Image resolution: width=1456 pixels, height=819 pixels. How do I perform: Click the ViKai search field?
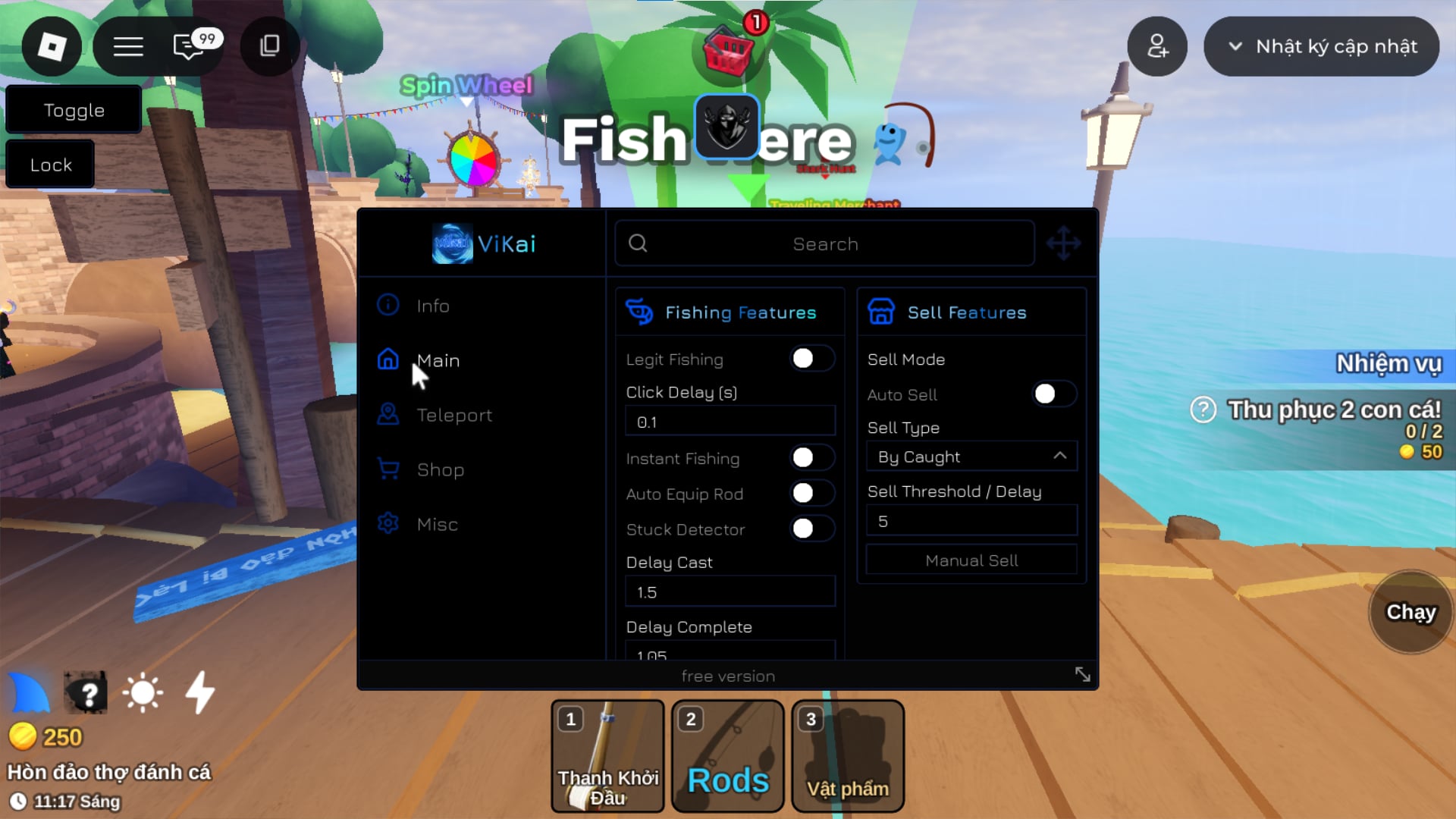click(x=824, y=244)
